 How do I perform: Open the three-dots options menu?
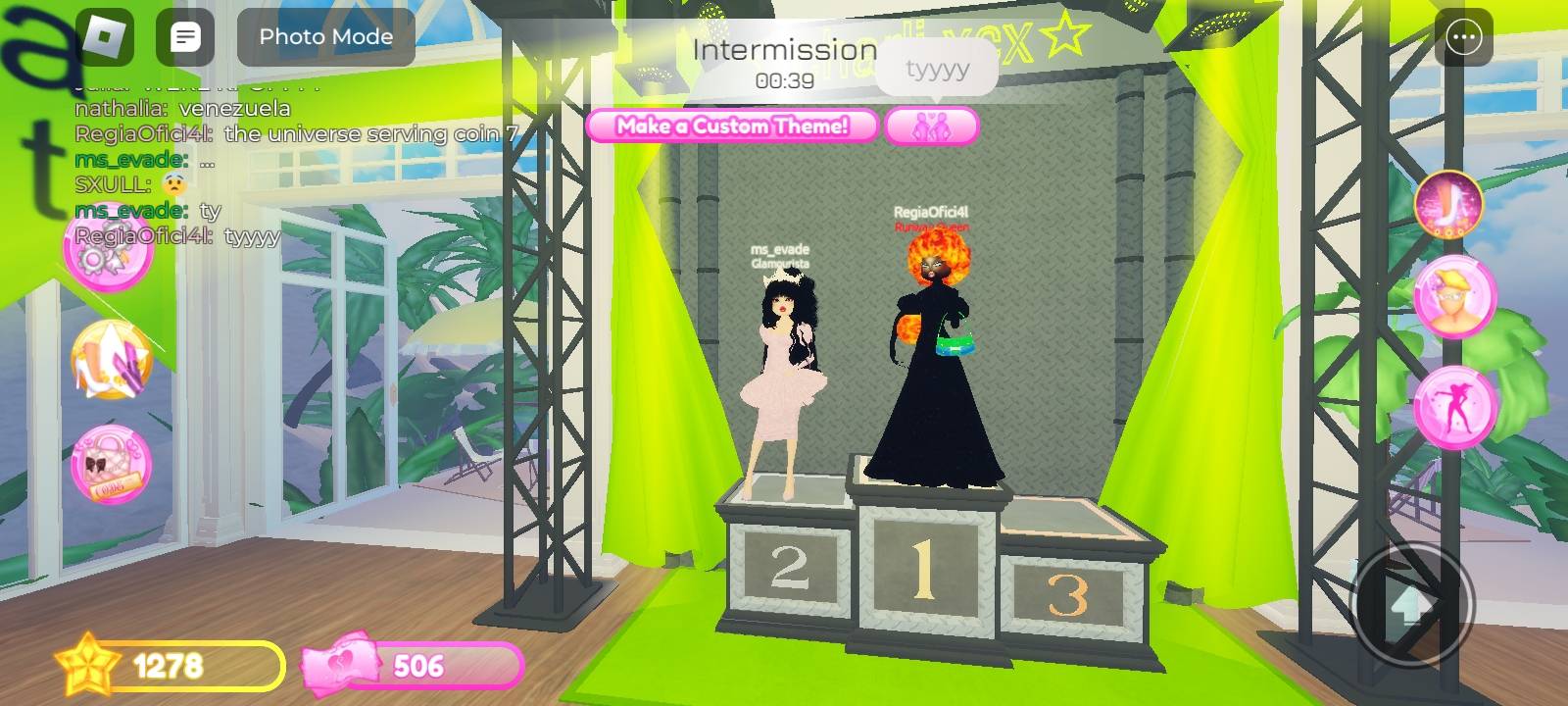click(x=1463, y=38)
